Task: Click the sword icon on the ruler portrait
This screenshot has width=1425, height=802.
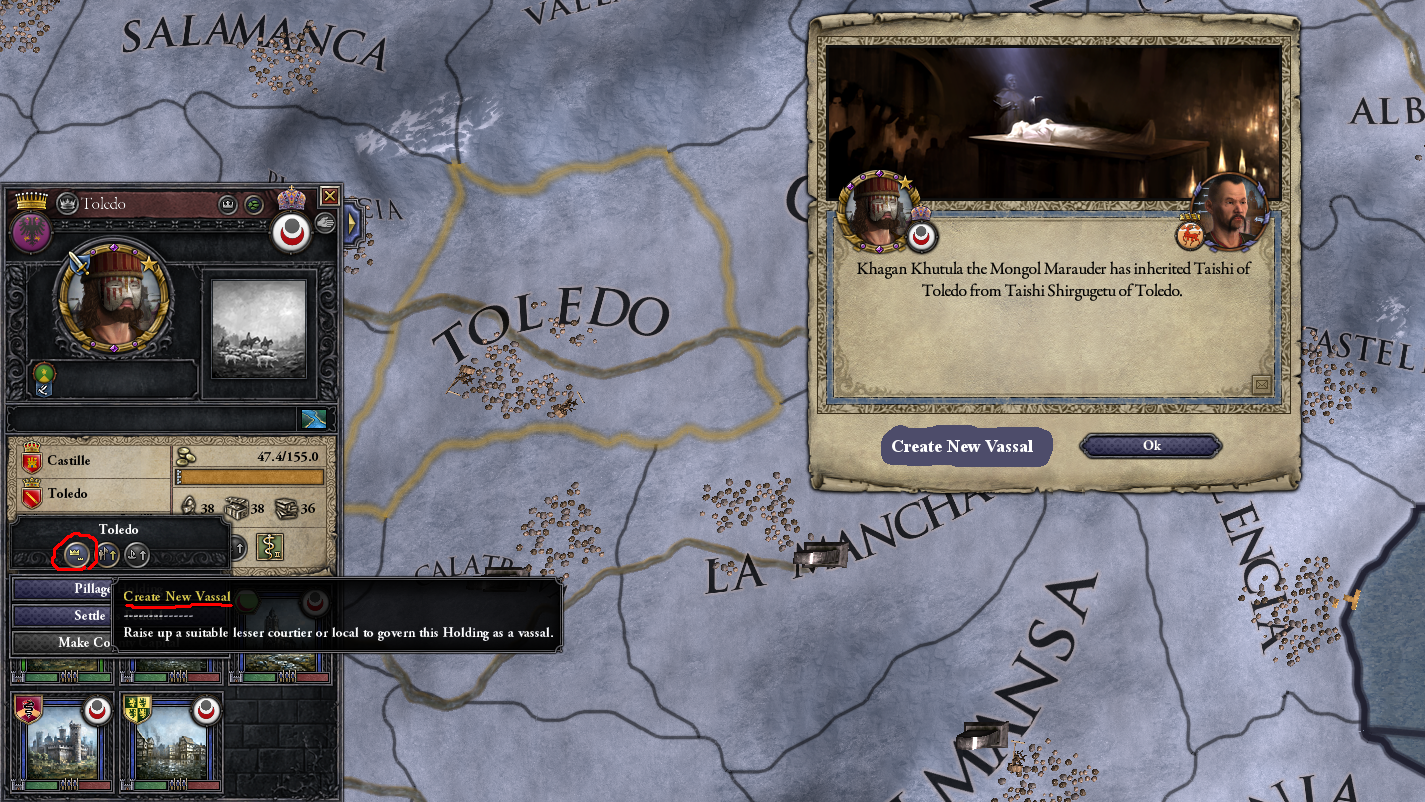Action: click(77, 265)
